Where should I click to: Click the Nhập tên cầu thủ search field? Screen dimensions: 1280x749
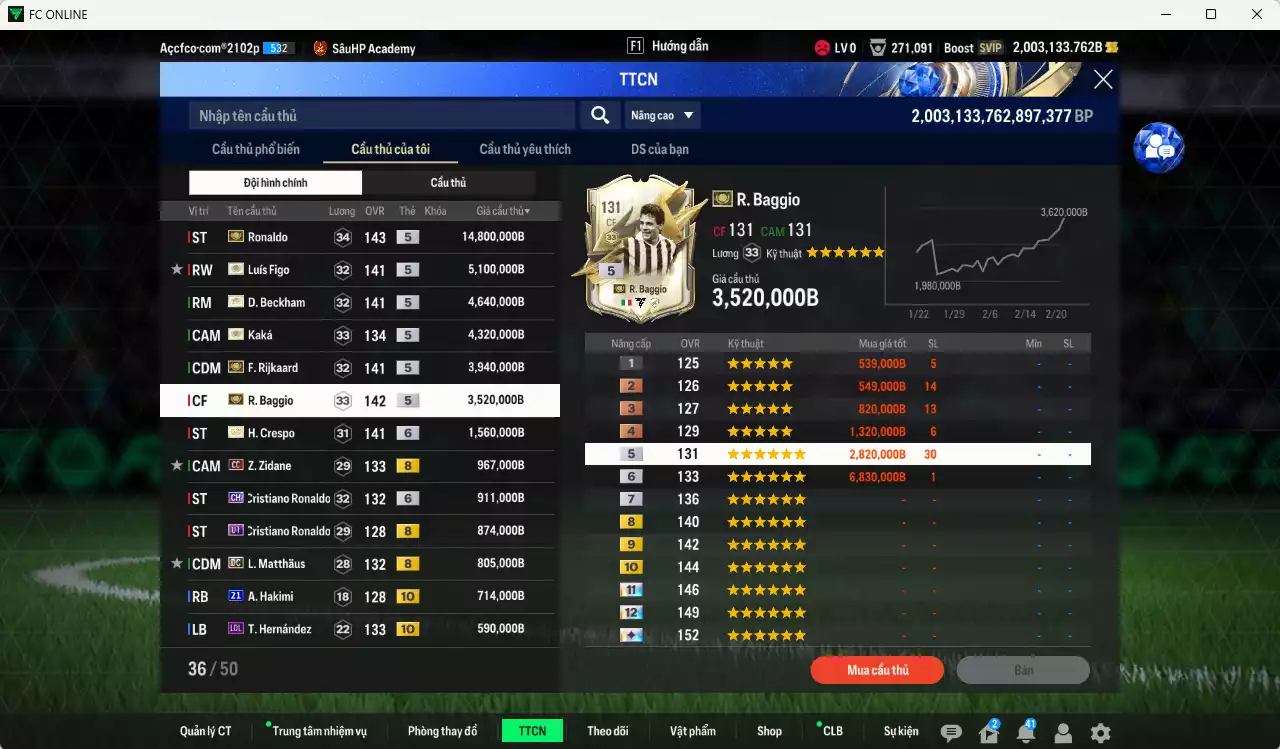click(x=380, y=115)
